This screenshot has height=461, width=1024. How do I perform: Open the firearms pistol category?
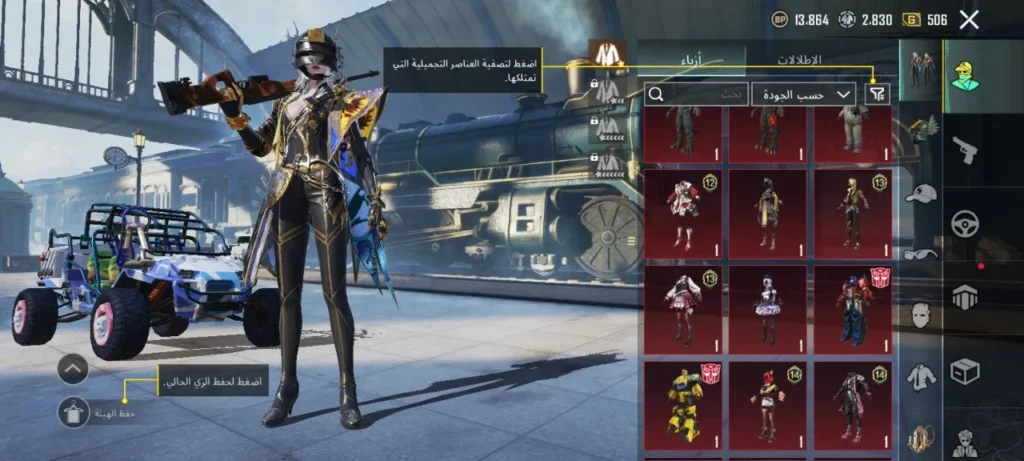[964, 150]
